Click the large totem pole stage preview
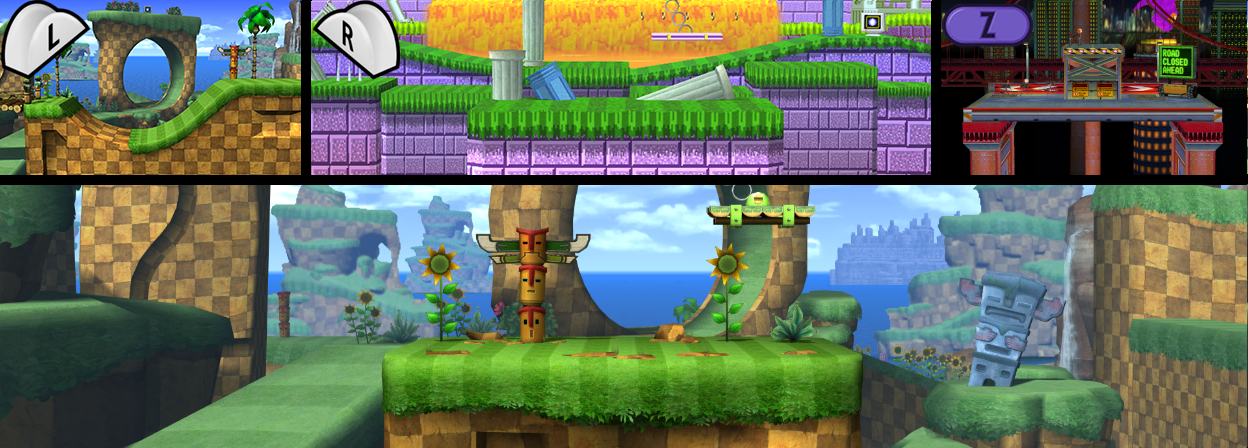The height and width of the screenshot is (448, 1248). tap(624, 316)
